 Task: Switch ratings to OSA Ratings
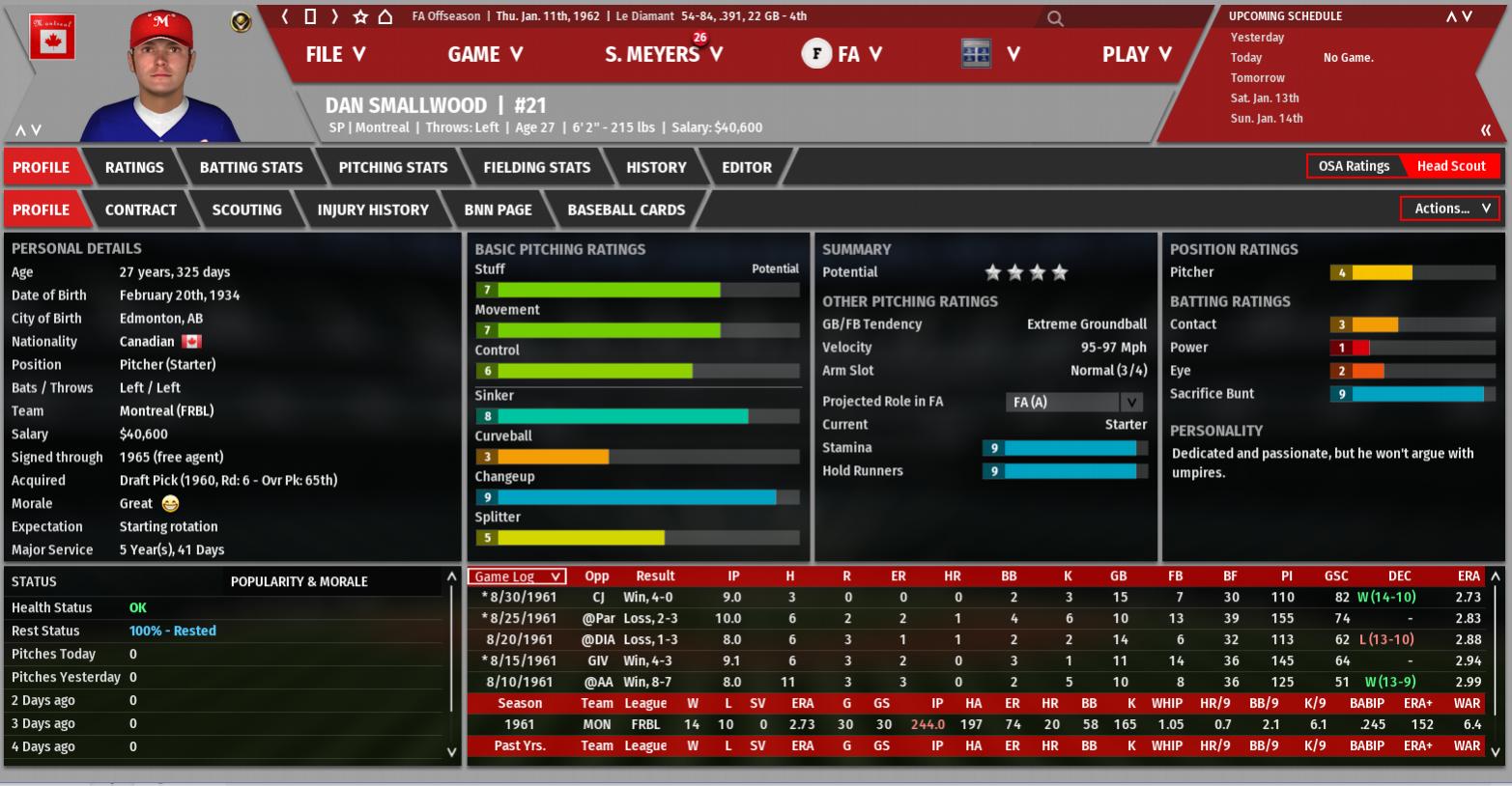point(1354,166)
